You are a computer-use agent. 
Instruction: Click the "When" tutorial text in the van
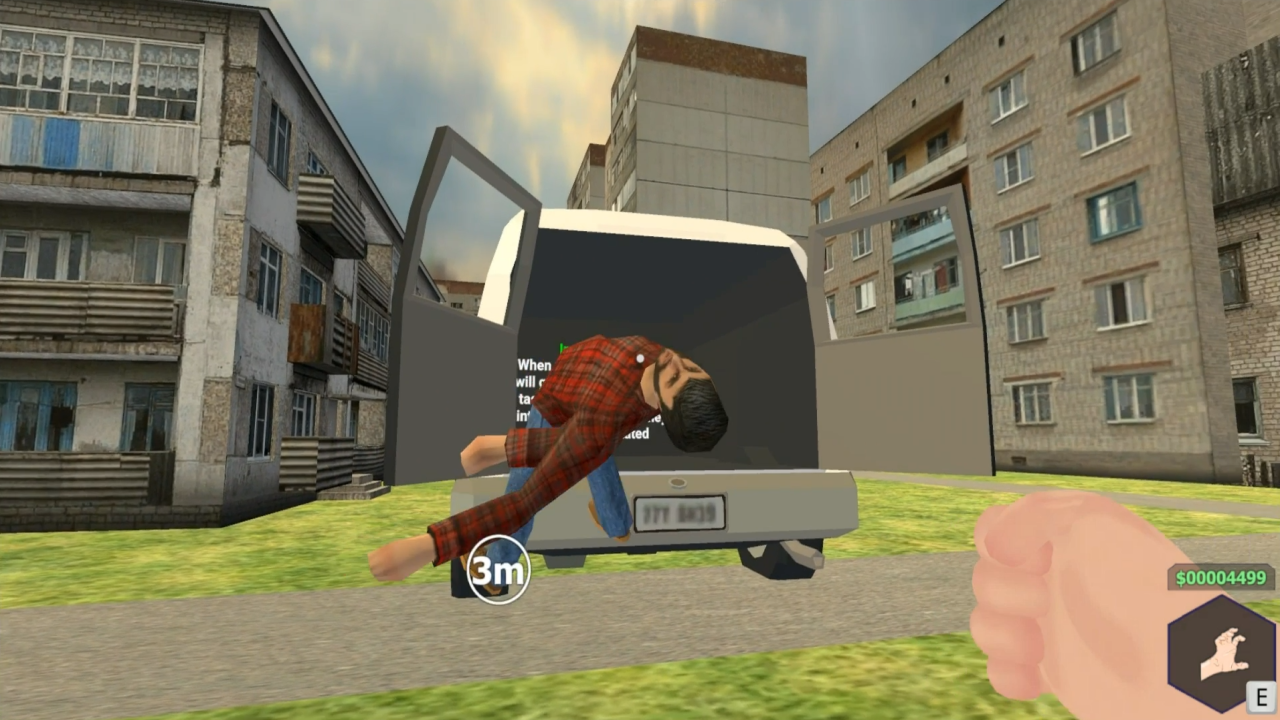click(x=532, y=364)
